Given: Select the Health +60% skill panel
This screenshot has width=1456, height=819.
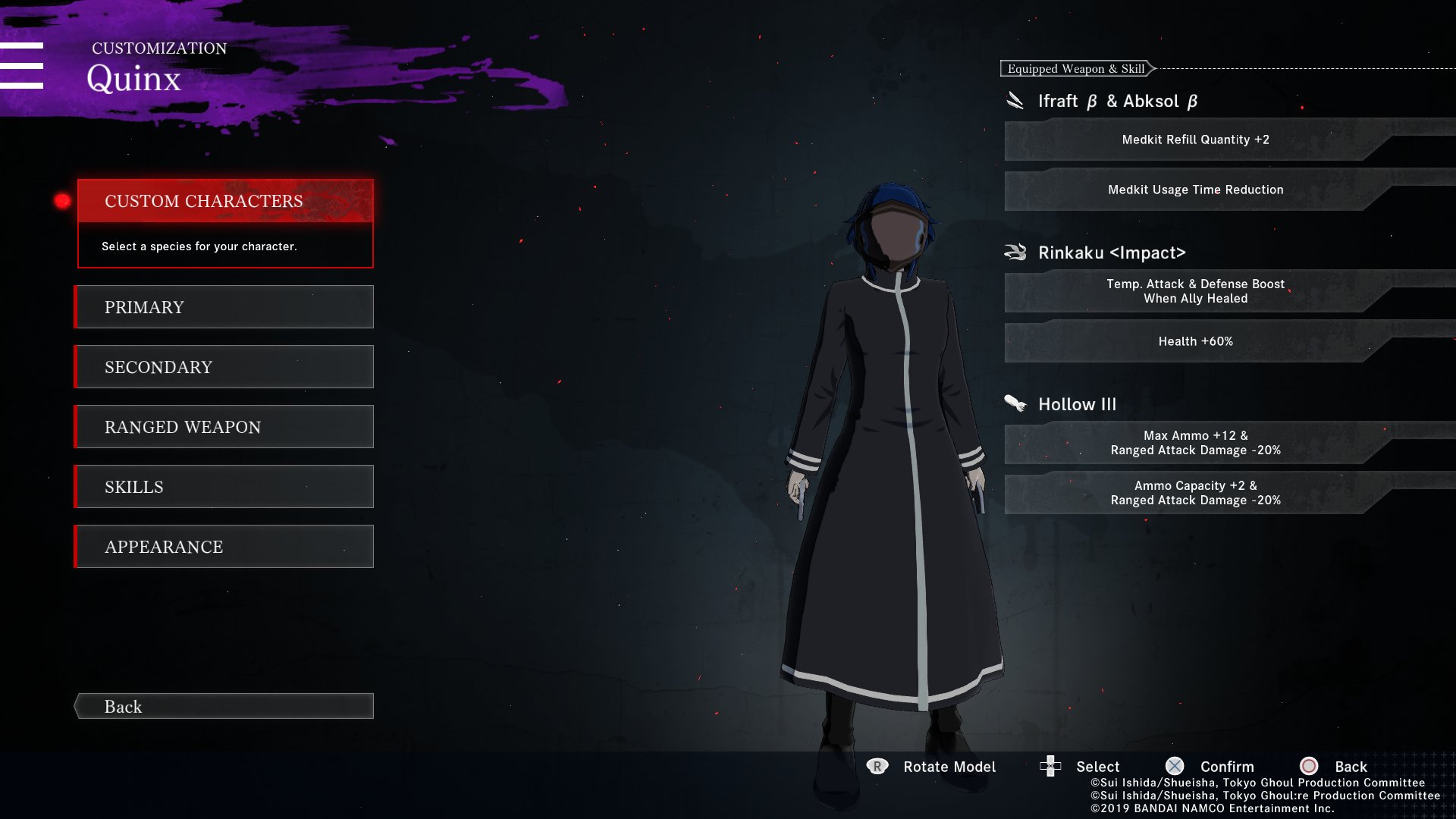Looking at the screenshot, I should (1195, 341).
